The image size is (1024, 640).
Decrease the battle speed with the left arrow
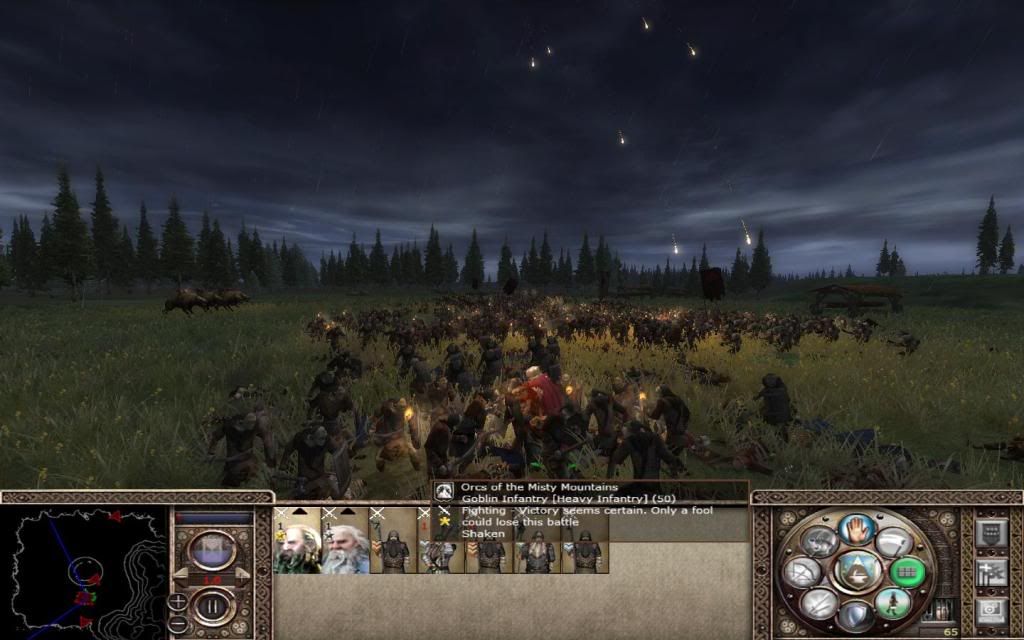[x=178, y=577]
